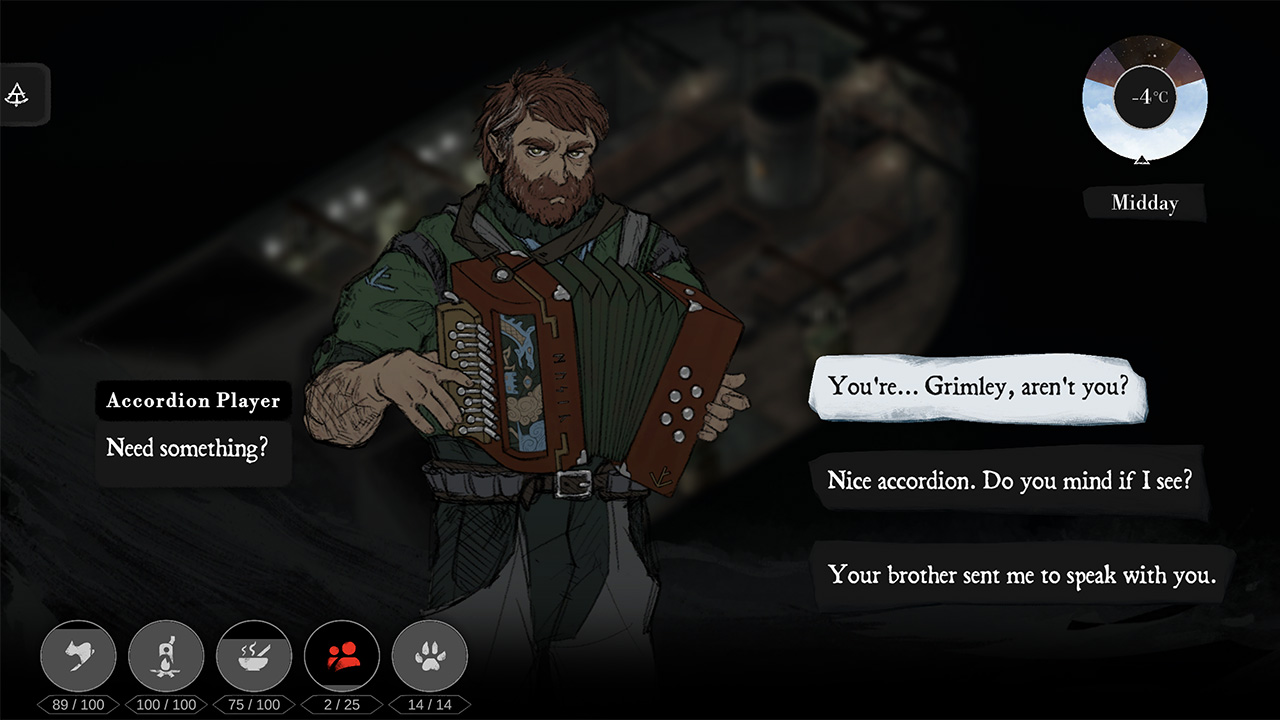Select the coal fuel supply icon
Screen dimensions: 1280x720
(78, 657)
